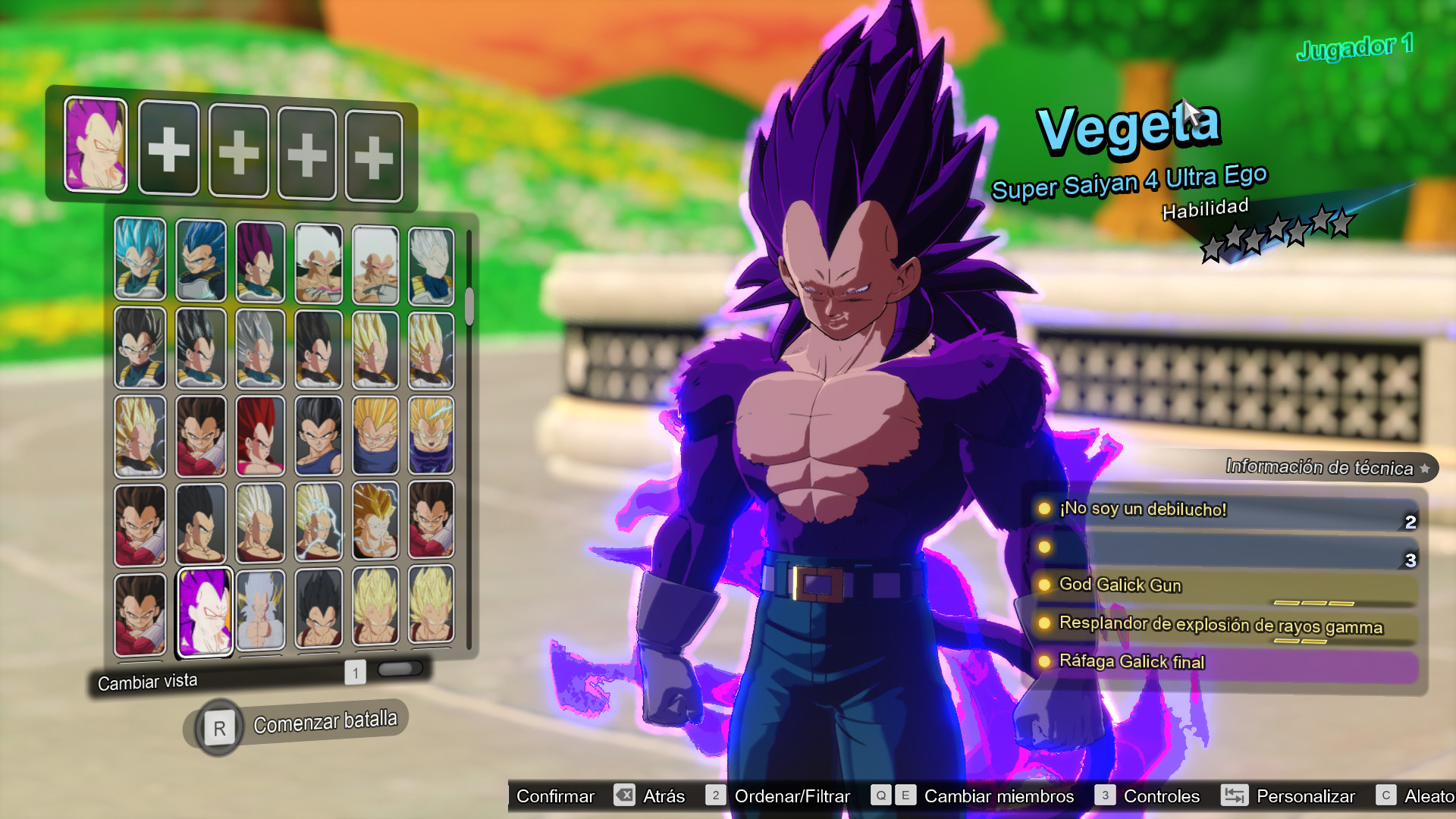Viewport: 1456px width, 819px height.
Task: Click the C key icon beside Aleatorio
Action: click(1387, 796)
